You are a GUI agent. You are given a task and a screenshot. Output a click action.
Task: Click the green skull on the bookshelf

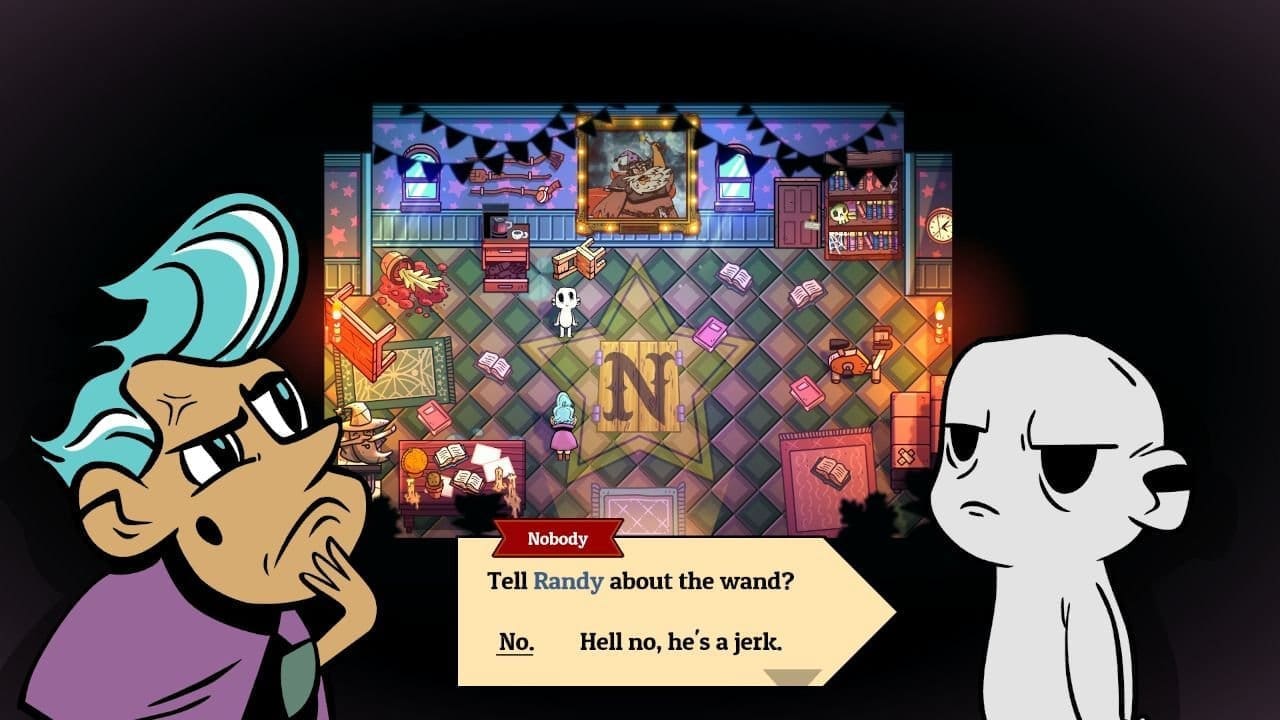pos(840,214)
